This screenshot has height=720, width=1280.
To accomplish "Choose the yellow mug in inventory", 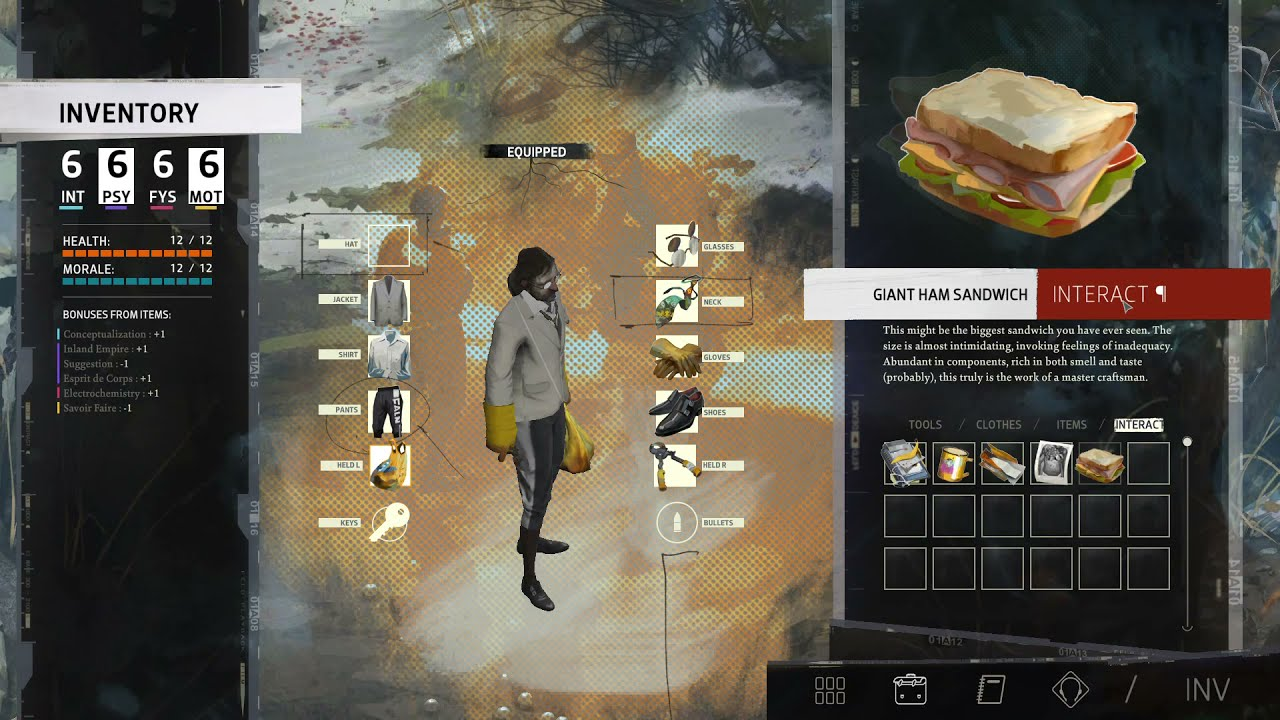I will pos(953,464).
